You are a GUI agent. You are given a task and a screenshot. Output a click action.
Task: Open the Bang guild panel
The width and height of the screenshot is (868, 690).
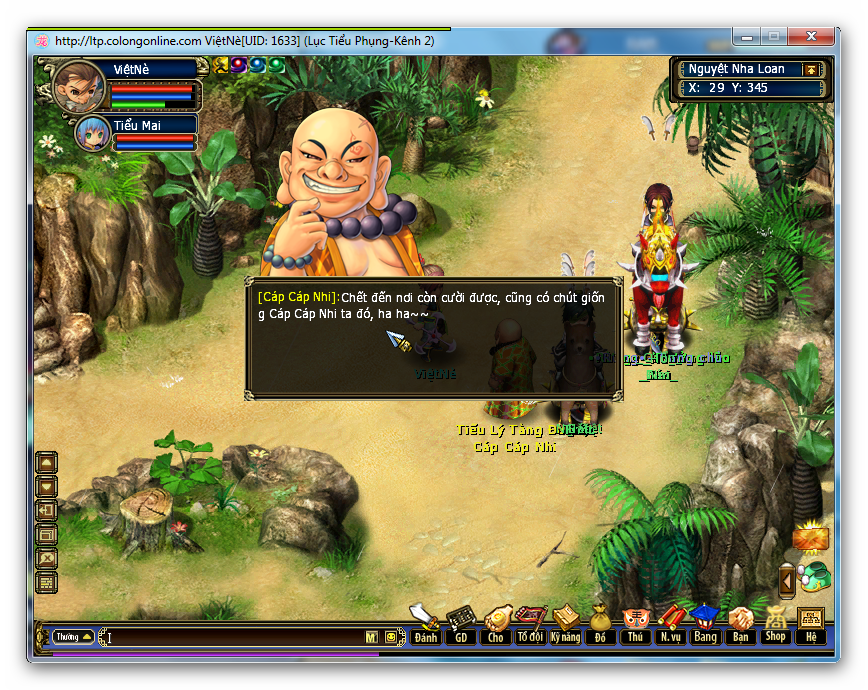705,625
